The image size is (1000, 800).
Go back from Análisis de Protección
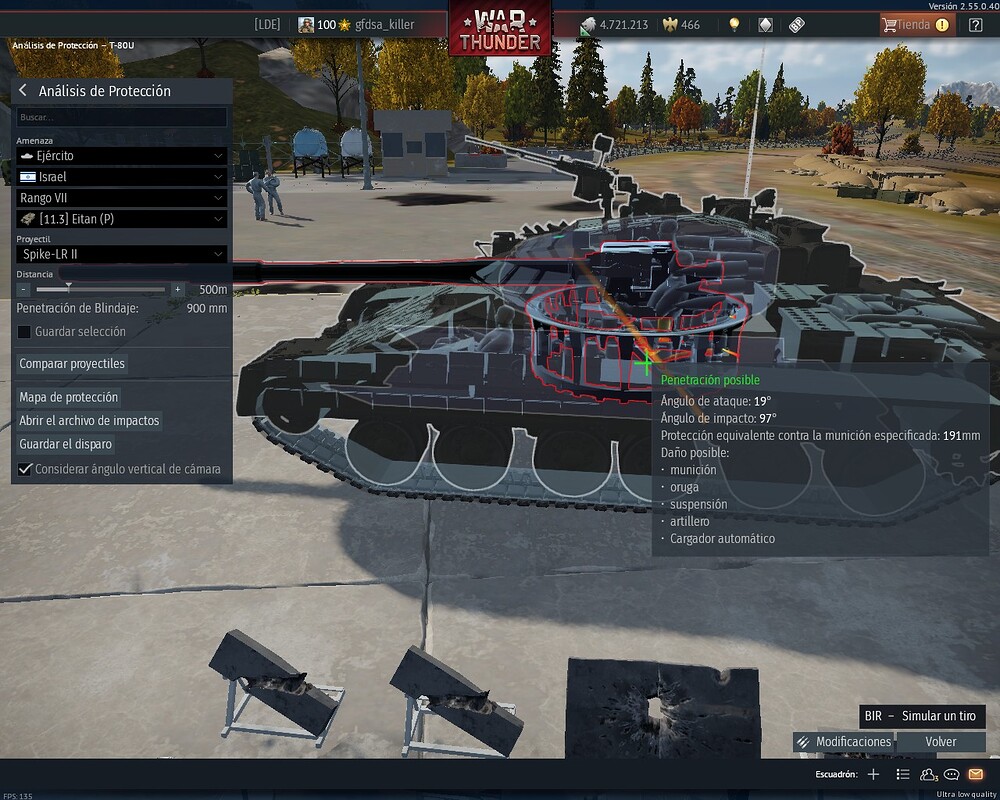[23, 91]
